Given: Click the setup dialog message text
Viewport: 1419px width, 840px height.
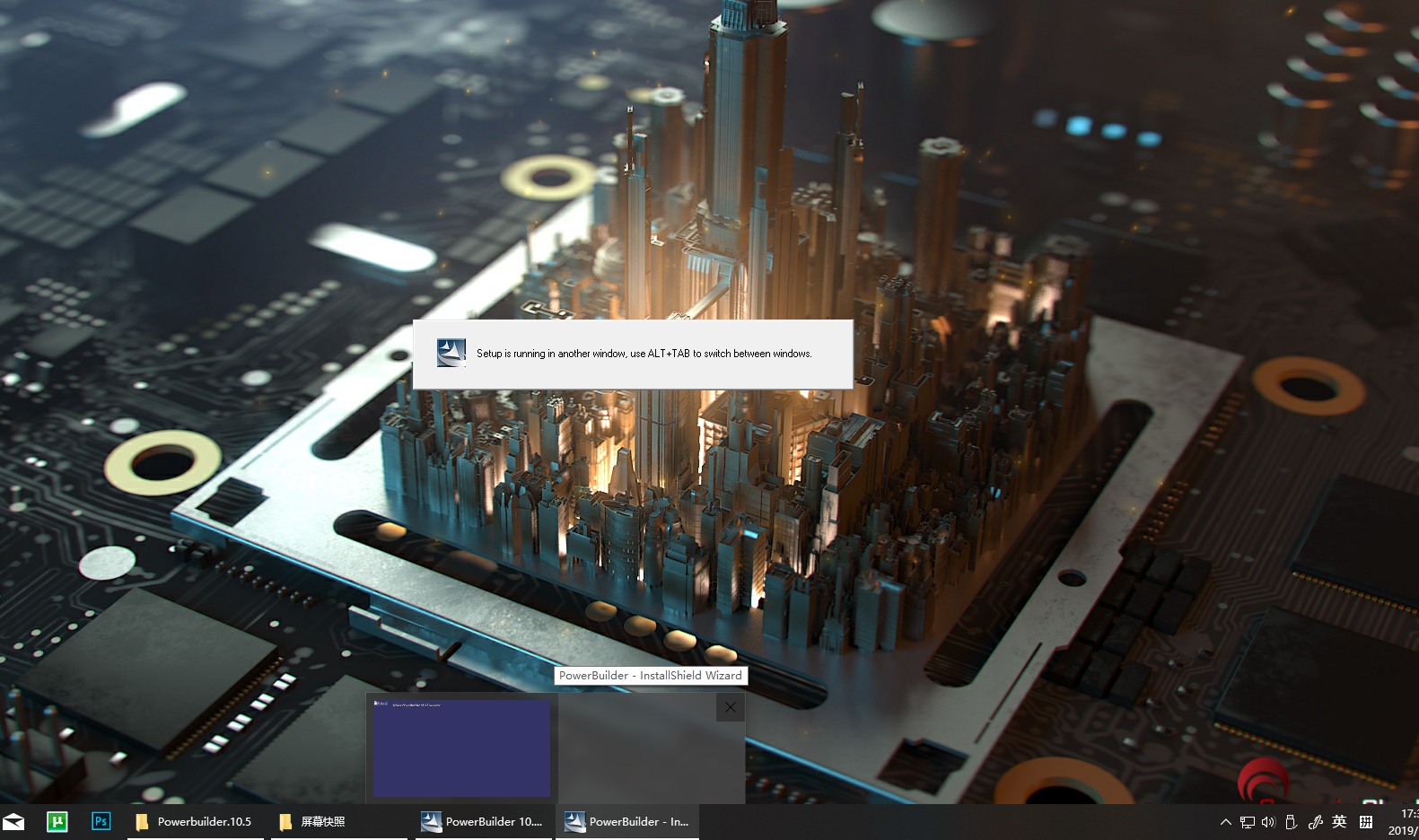Looking at the screenshot, I should pyautogui.click(x=644, y=354).
